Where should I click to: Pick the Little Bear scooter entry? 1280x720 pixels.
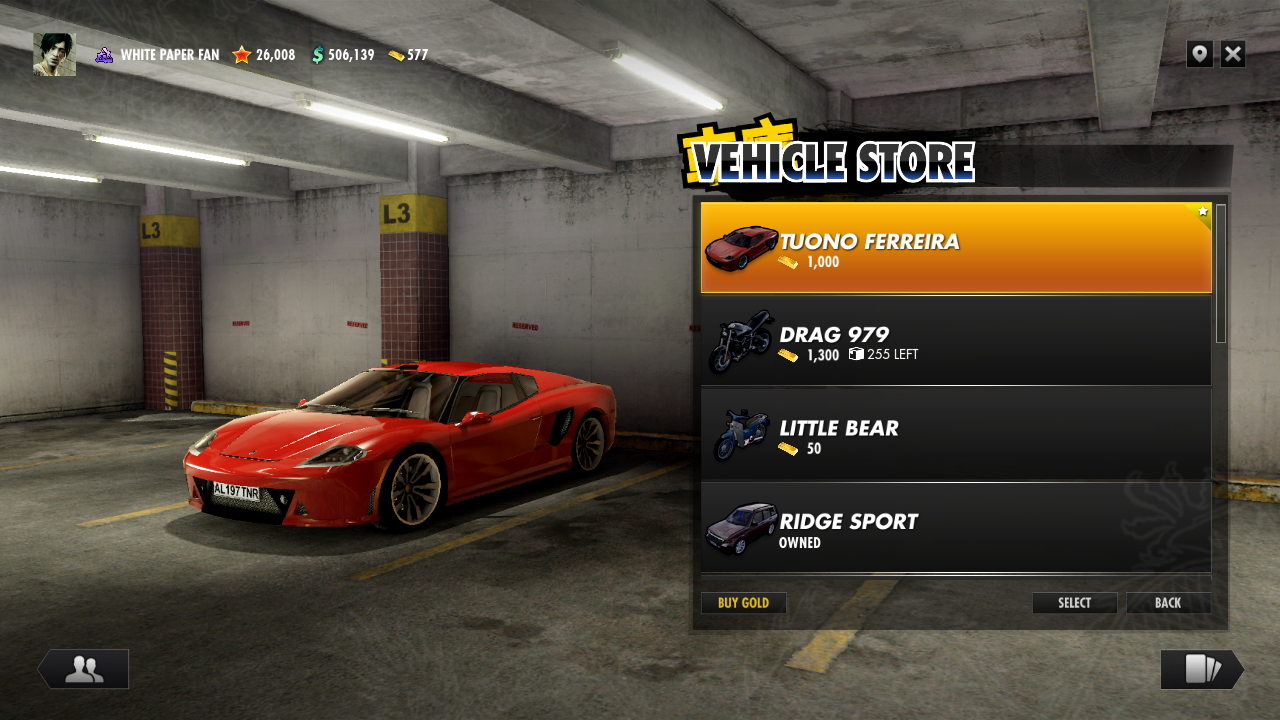955,435
